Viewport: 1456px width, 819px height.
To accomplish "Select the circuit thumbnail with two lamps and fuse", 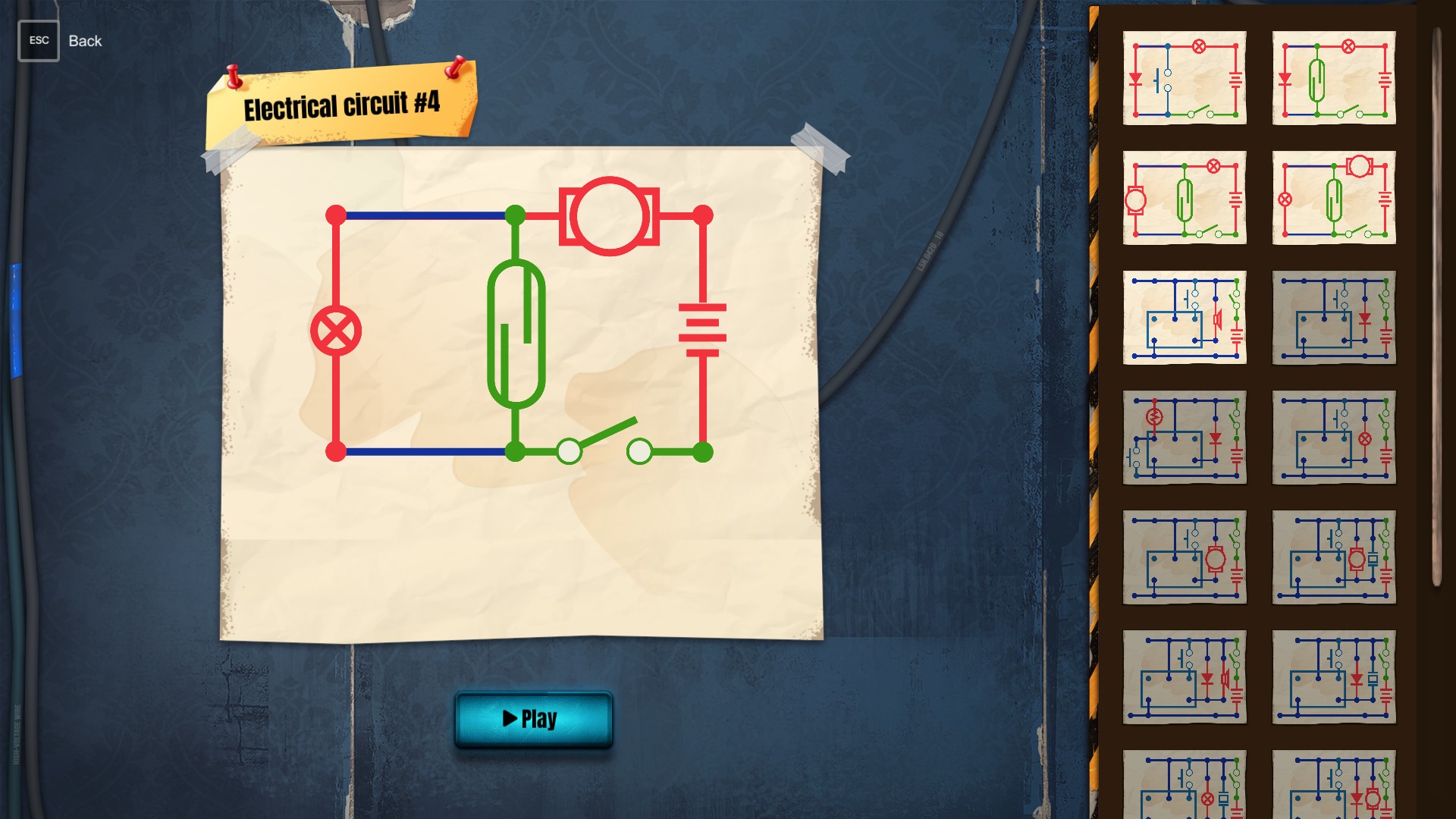I will [1333, 196].
